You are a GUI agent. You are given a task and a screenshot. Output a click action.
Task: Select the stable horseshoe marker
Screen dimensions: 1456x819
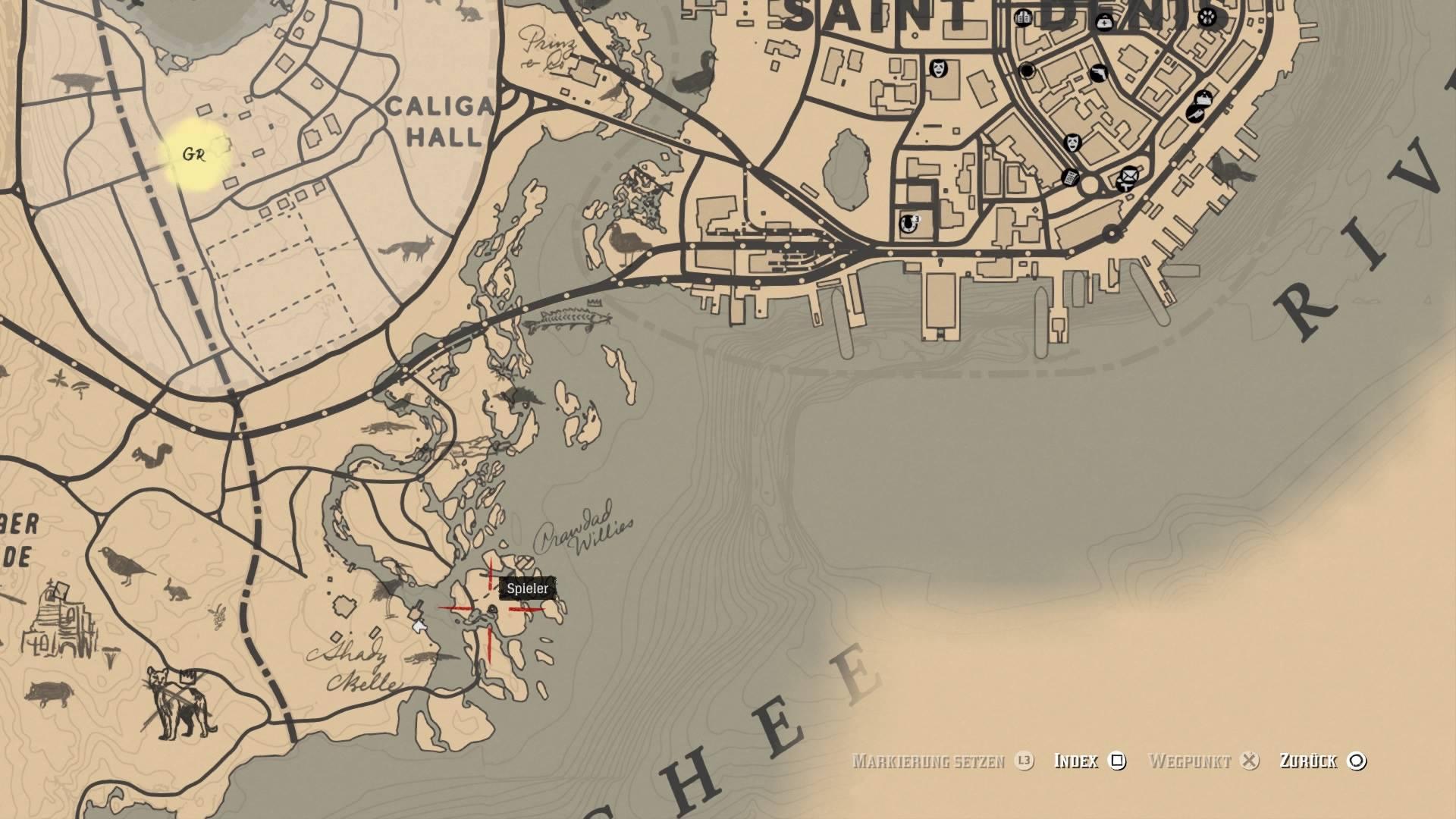908,223
